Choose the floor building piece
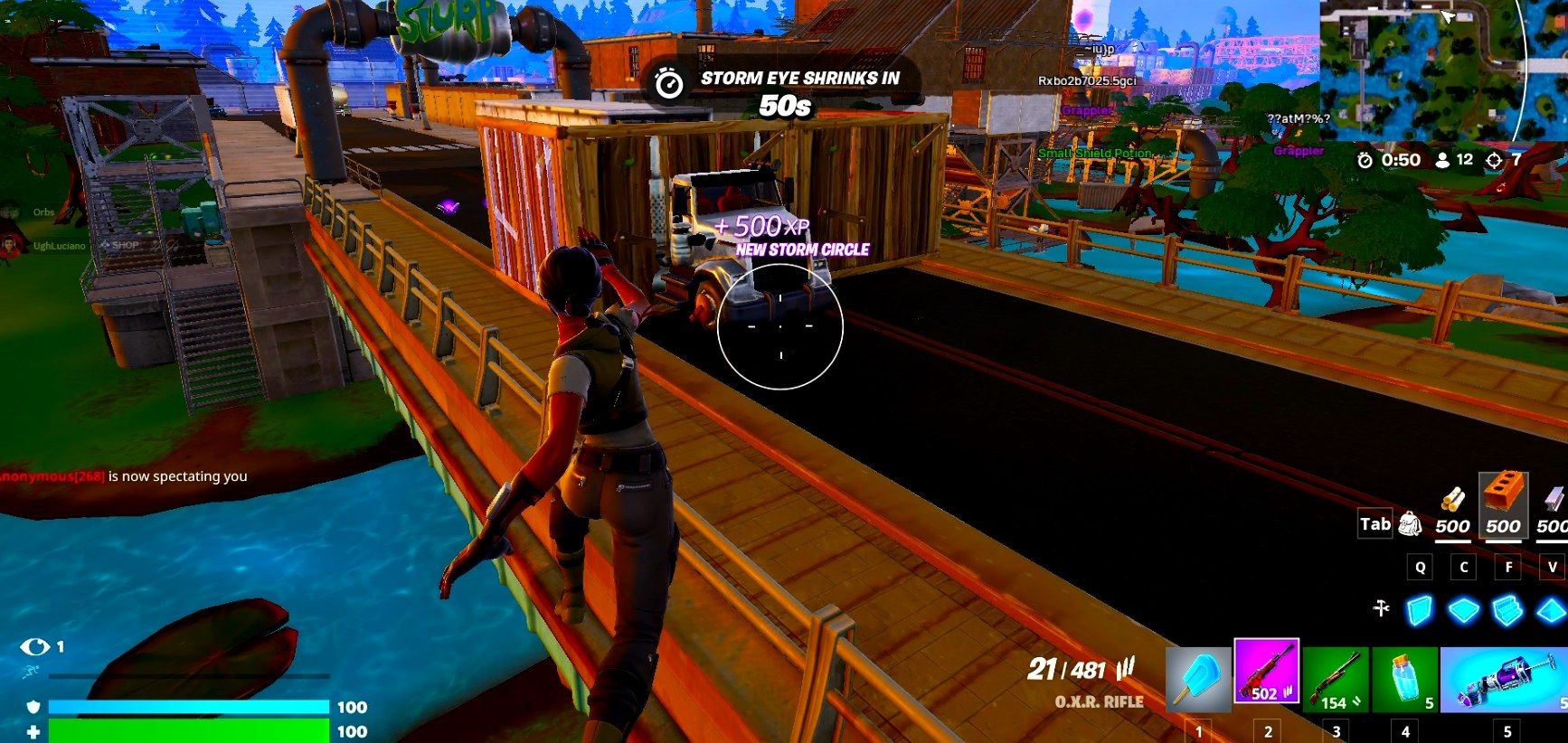Image resolution: width=1568 pixels, height=743 pixels. (1463, 610)
